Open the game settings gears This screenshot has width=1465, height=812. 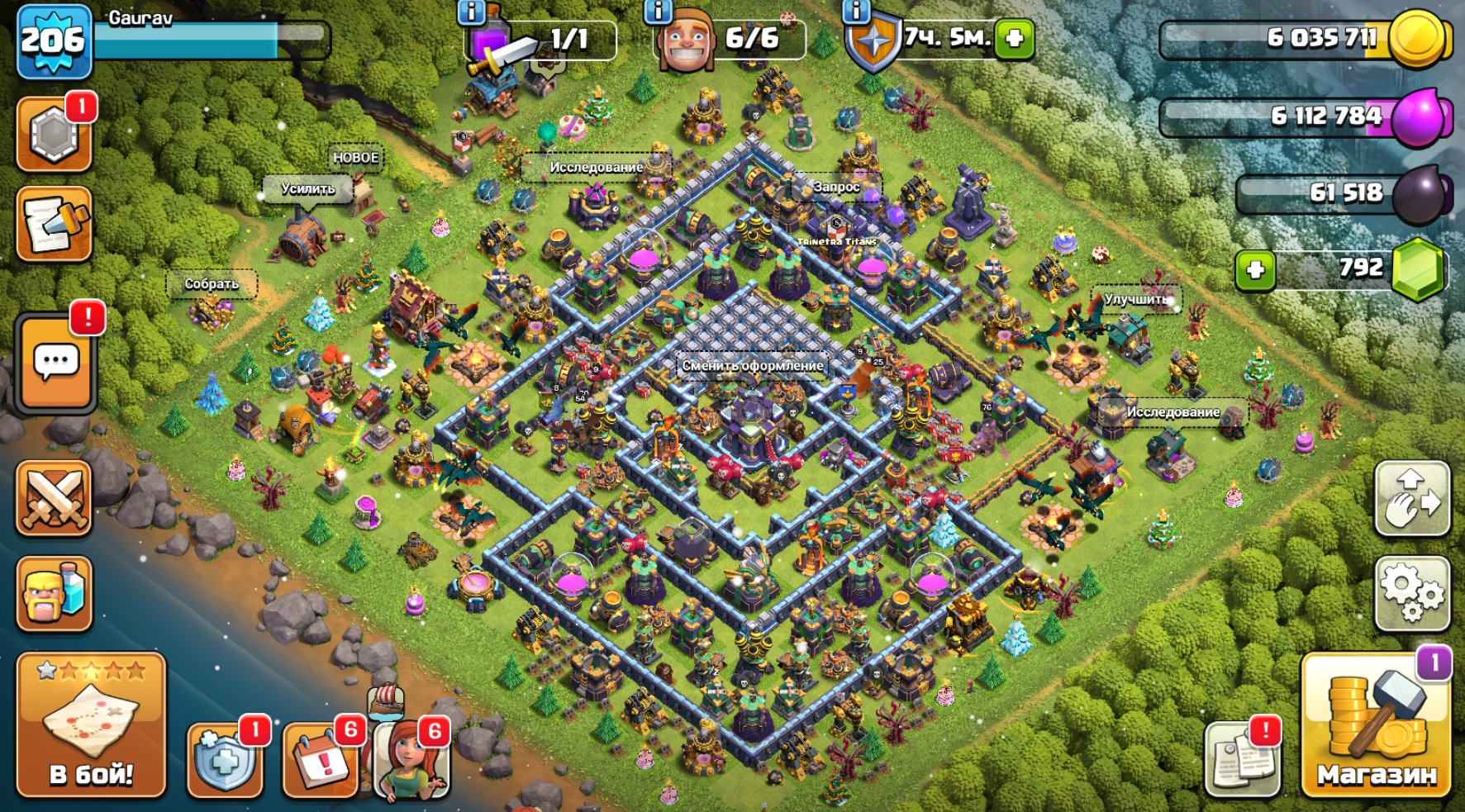(1412, 594)
